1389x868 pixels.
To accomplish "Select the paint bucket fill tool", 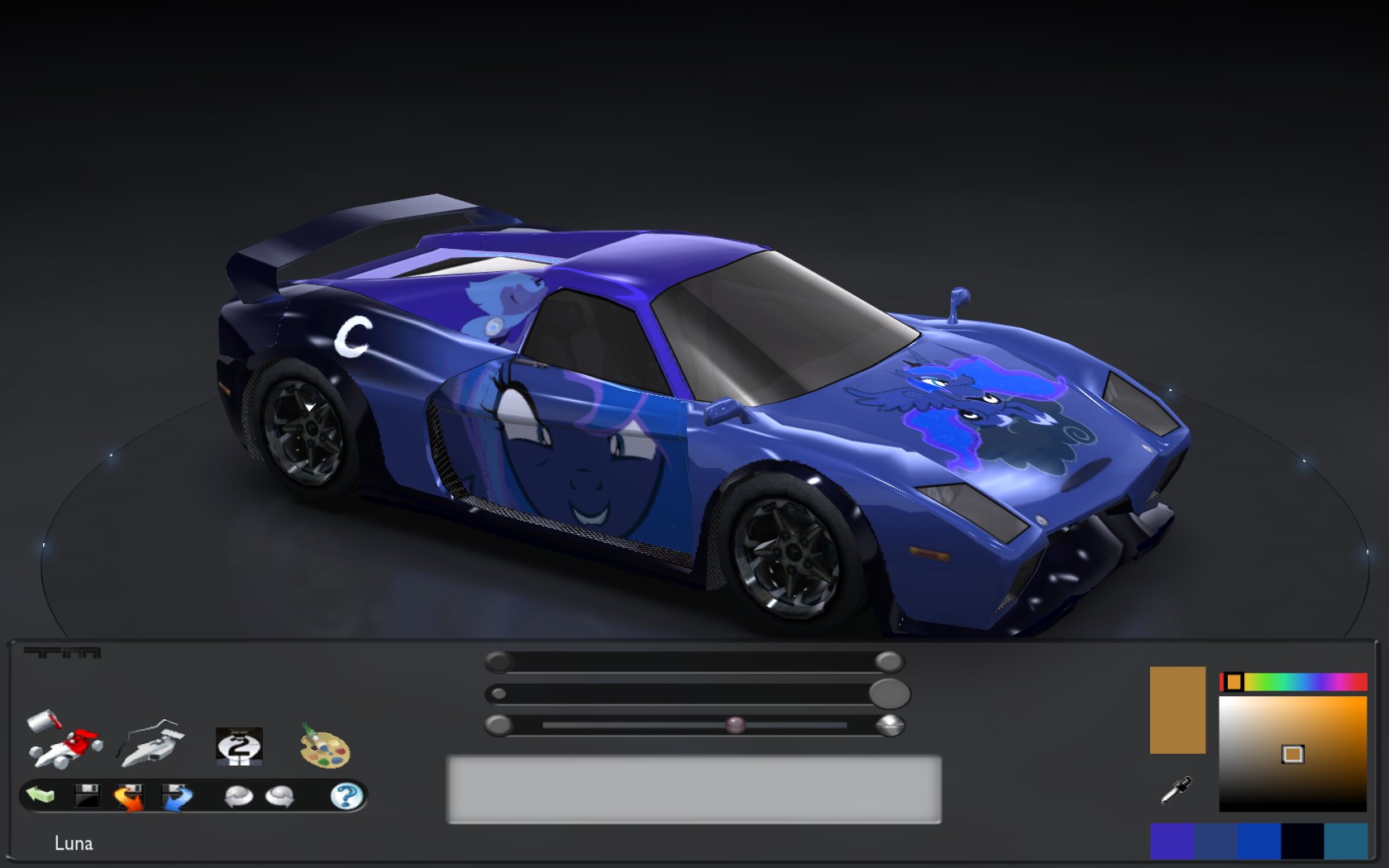I will pyautogui.click(x=63, y=737).
